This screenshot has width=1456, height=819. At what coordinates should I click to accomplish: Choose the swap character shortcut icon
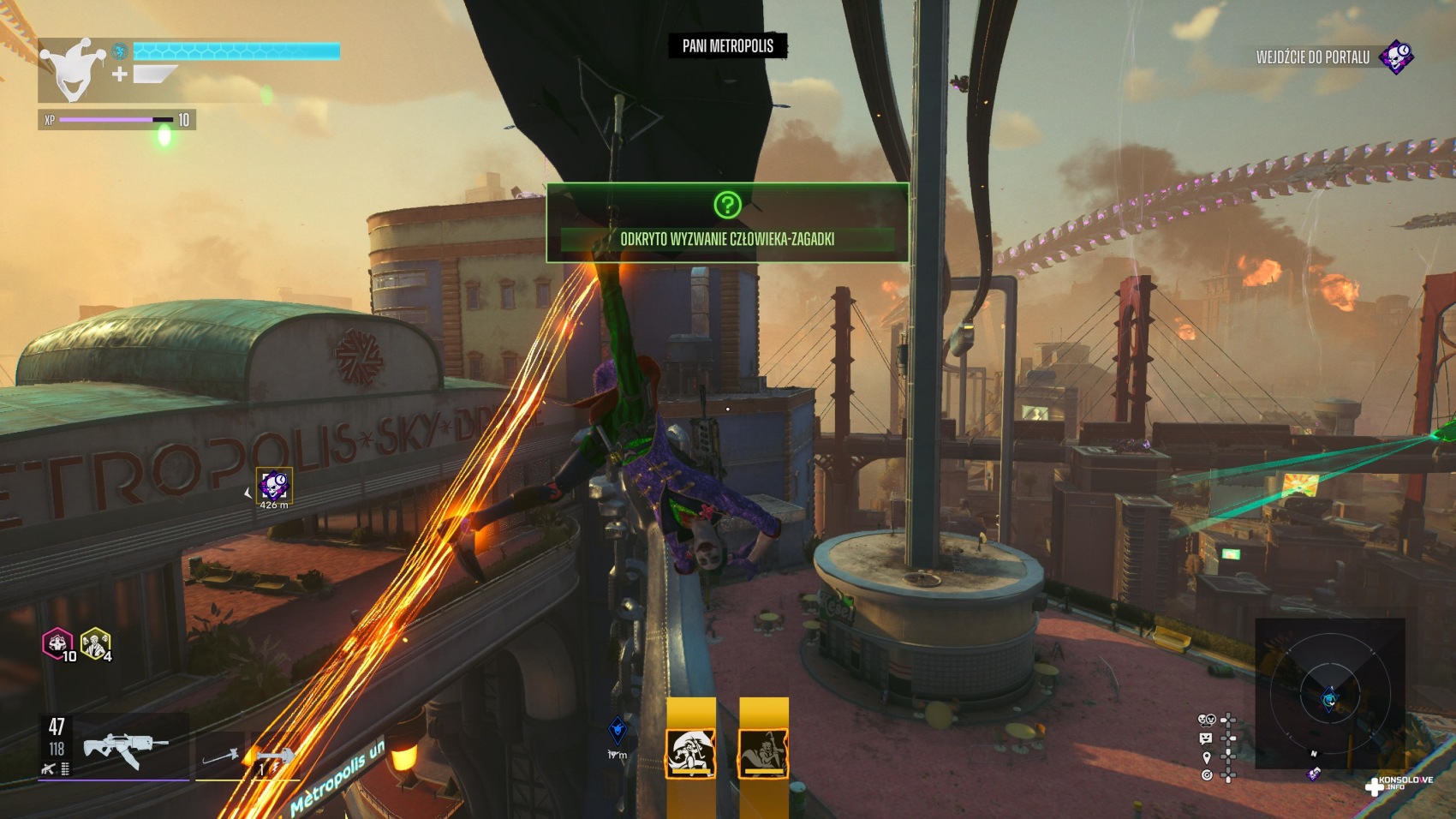click(1207, 720)
